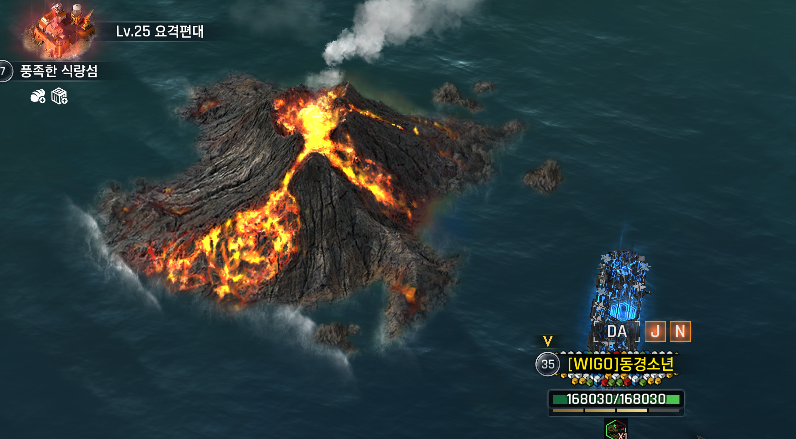The height and width of the screenshot is (439, 796).
Task: Select the [WIGO]동경소년 player nameplate
Action: (x=620, y=364)
